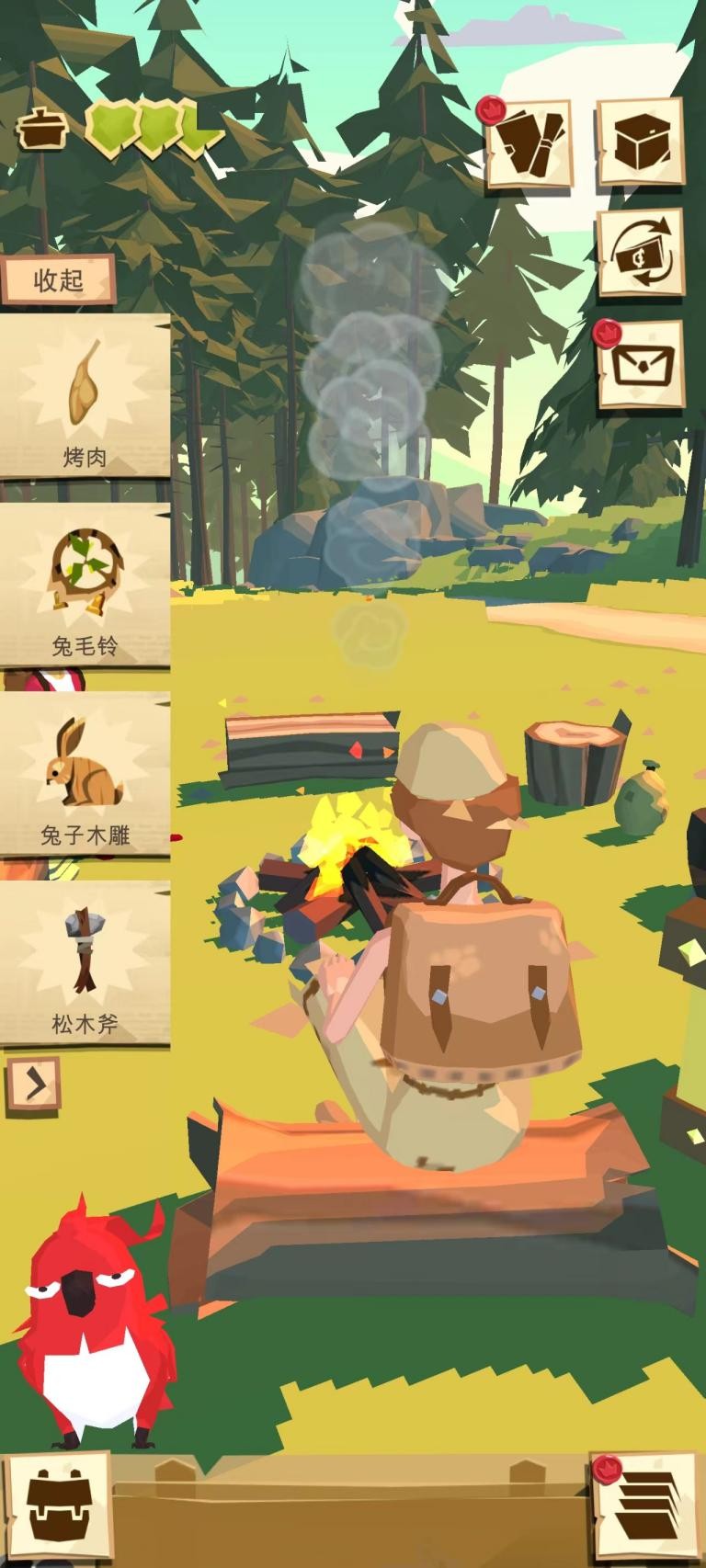Select the 烤肉 roast meat recipe
This screenshot has width=706, height=1568.
point(85,397)
